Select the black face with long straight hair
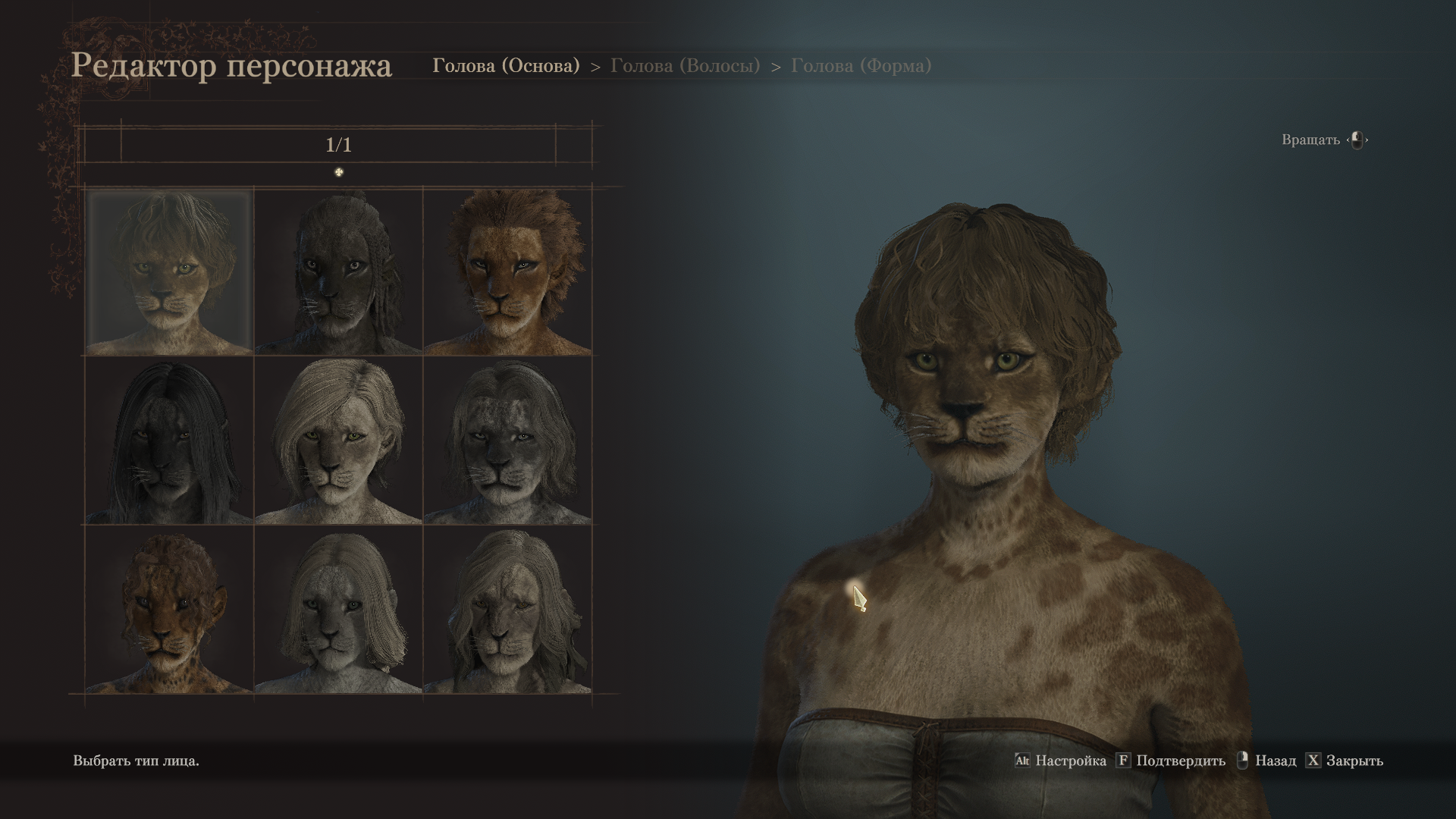This screenshot has width=1456, height=819. click(169, 441)
